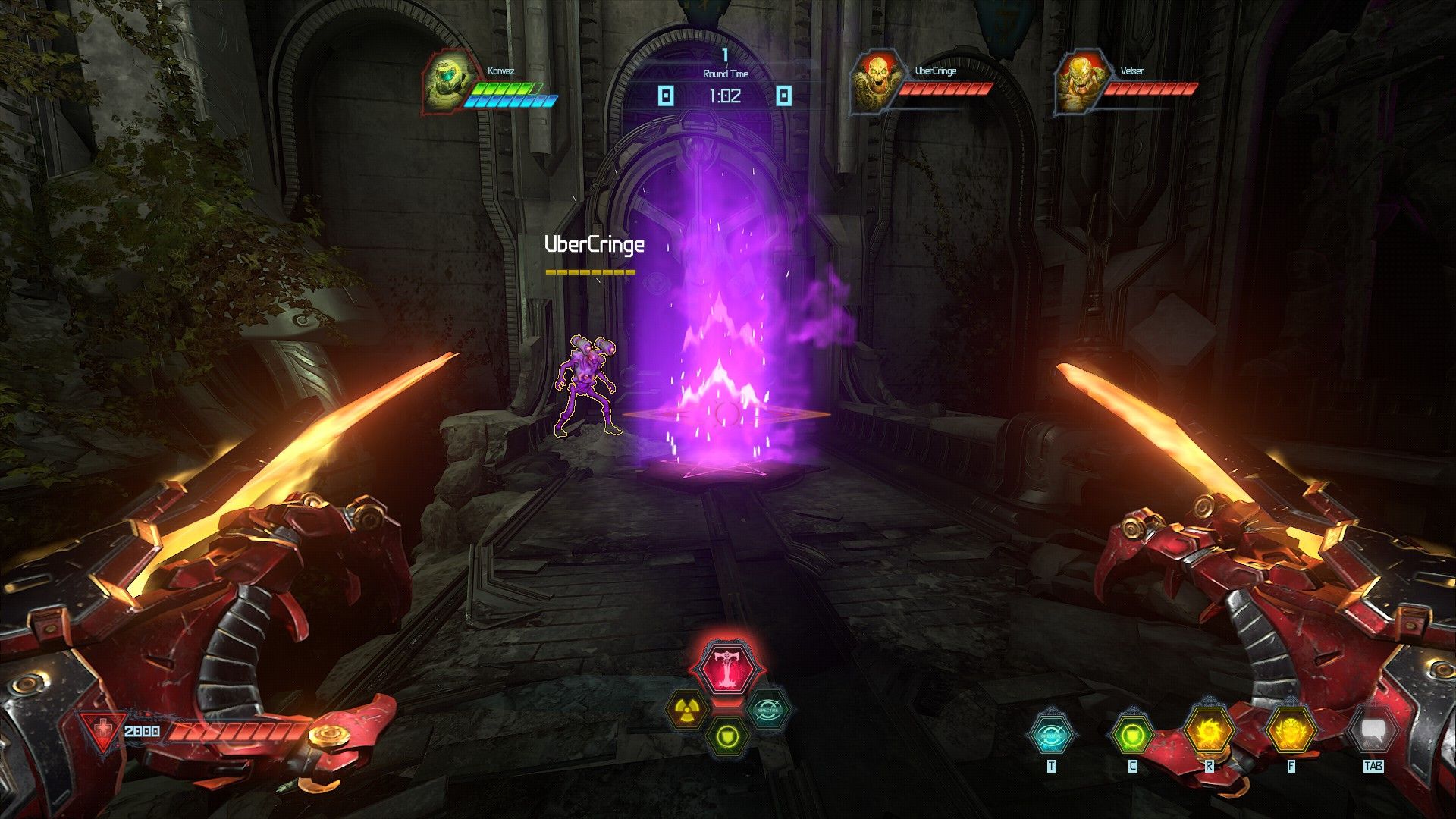Select the green shield ability icon

[726, 734]
